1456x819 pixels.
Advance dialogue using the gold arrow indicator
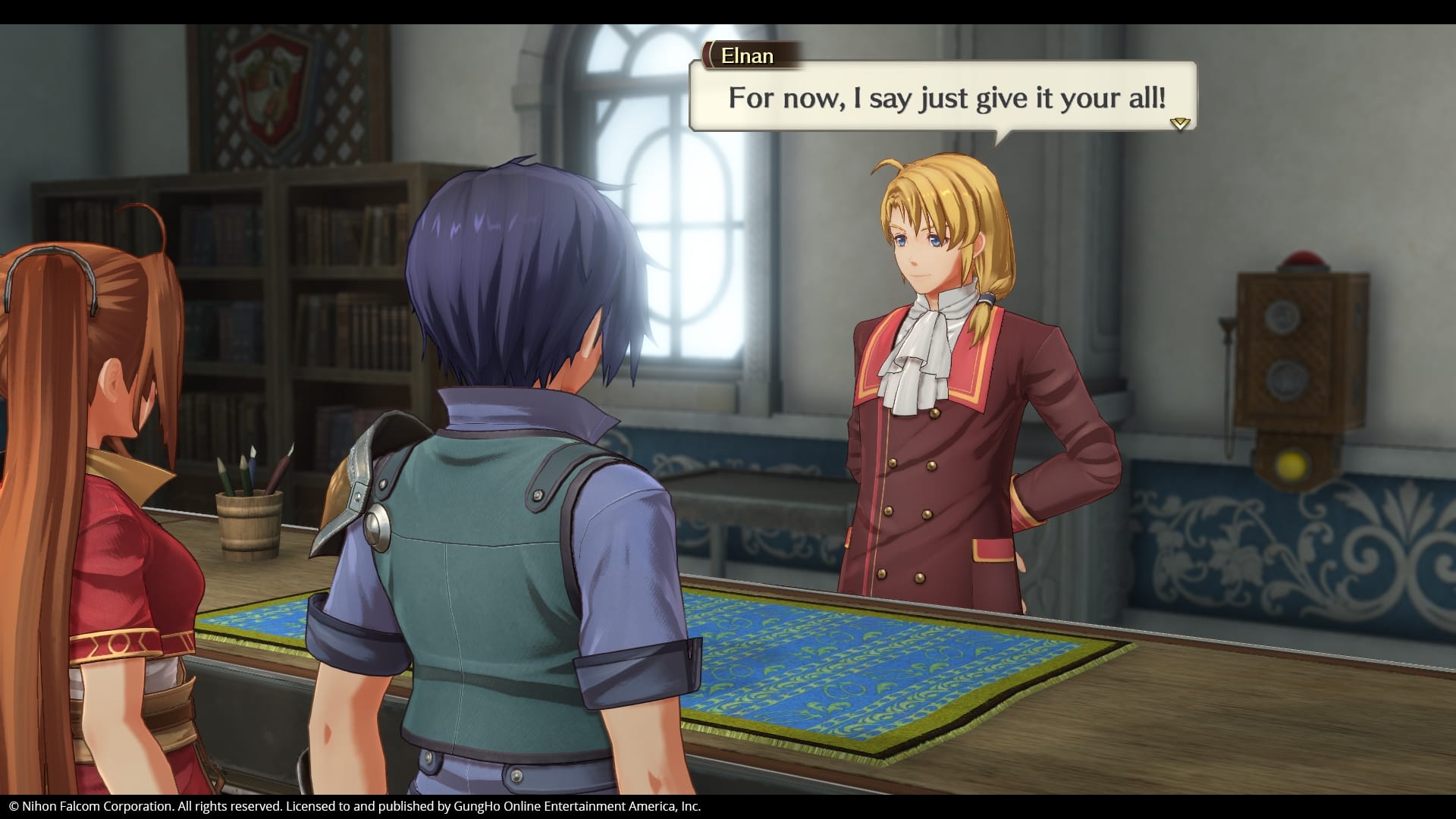(x=1179, y=123)
